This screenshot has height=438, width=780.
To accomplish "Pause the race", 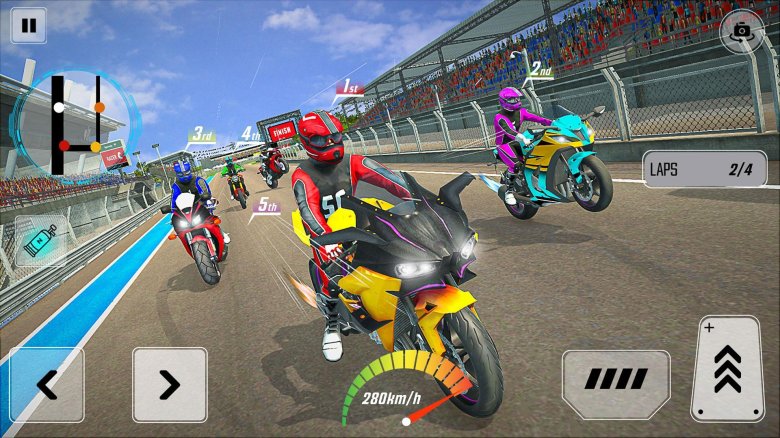I will pyautogui.click(x=28, y=25).
